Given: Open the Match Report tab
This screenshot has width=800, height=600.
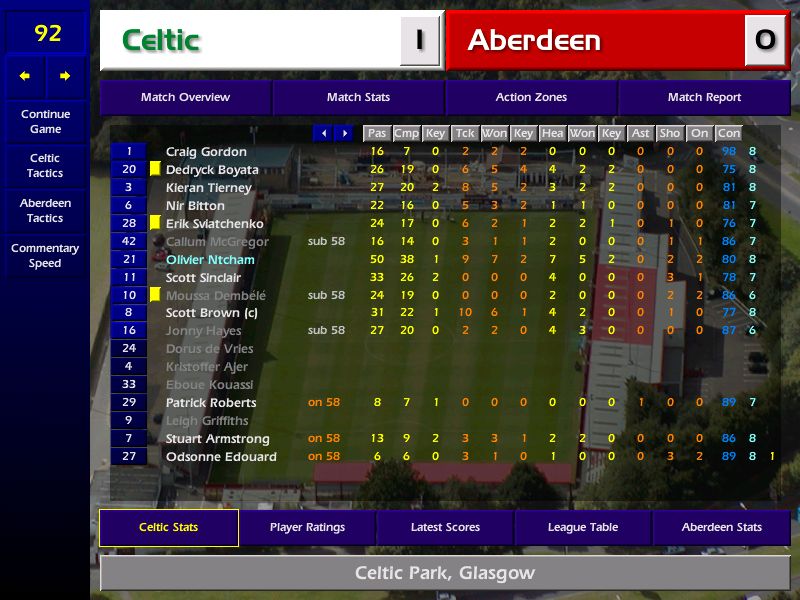Looking at the screenshot, I should point(704,97).
